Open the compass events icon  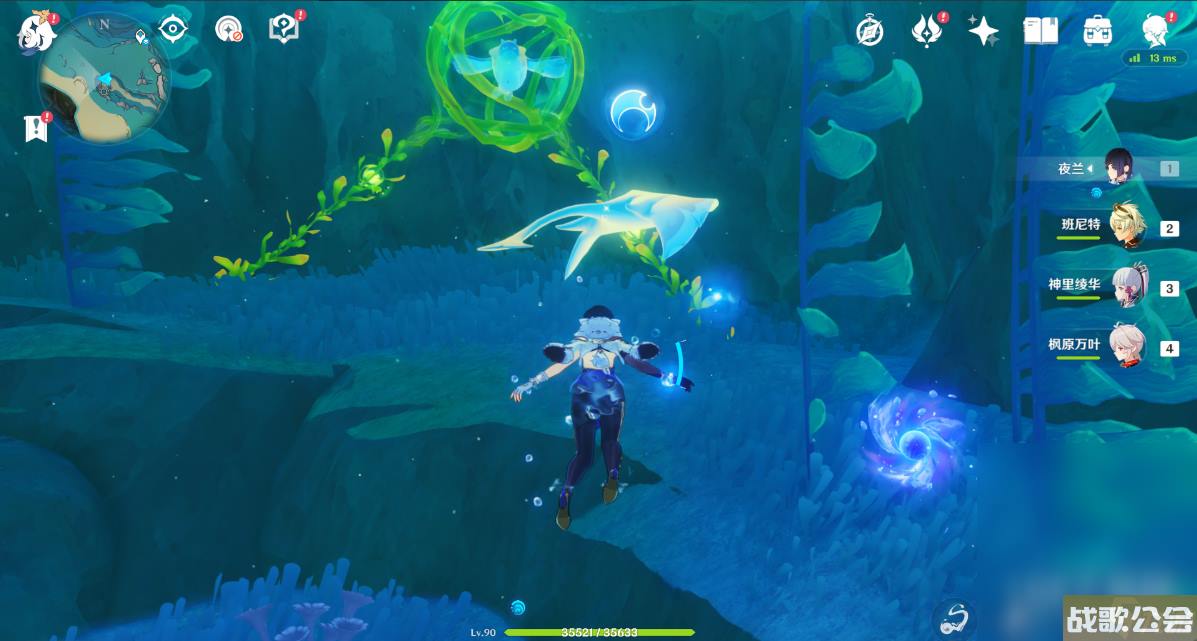(869, 31)
